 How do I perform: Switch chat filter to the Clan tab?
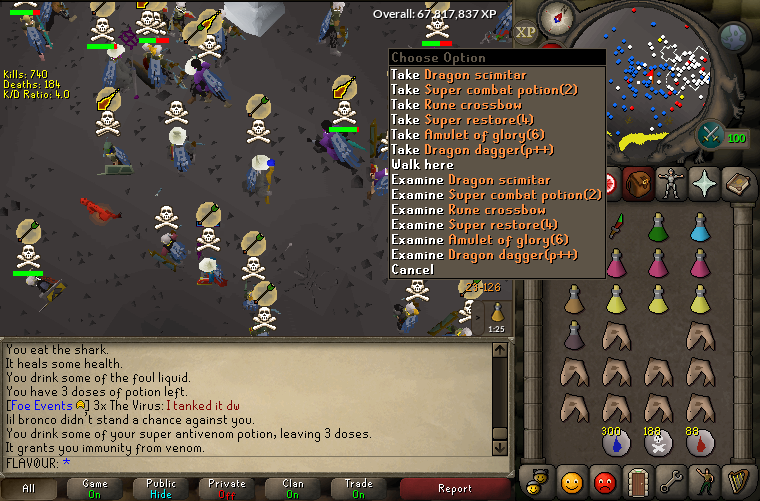pos(293,488)
